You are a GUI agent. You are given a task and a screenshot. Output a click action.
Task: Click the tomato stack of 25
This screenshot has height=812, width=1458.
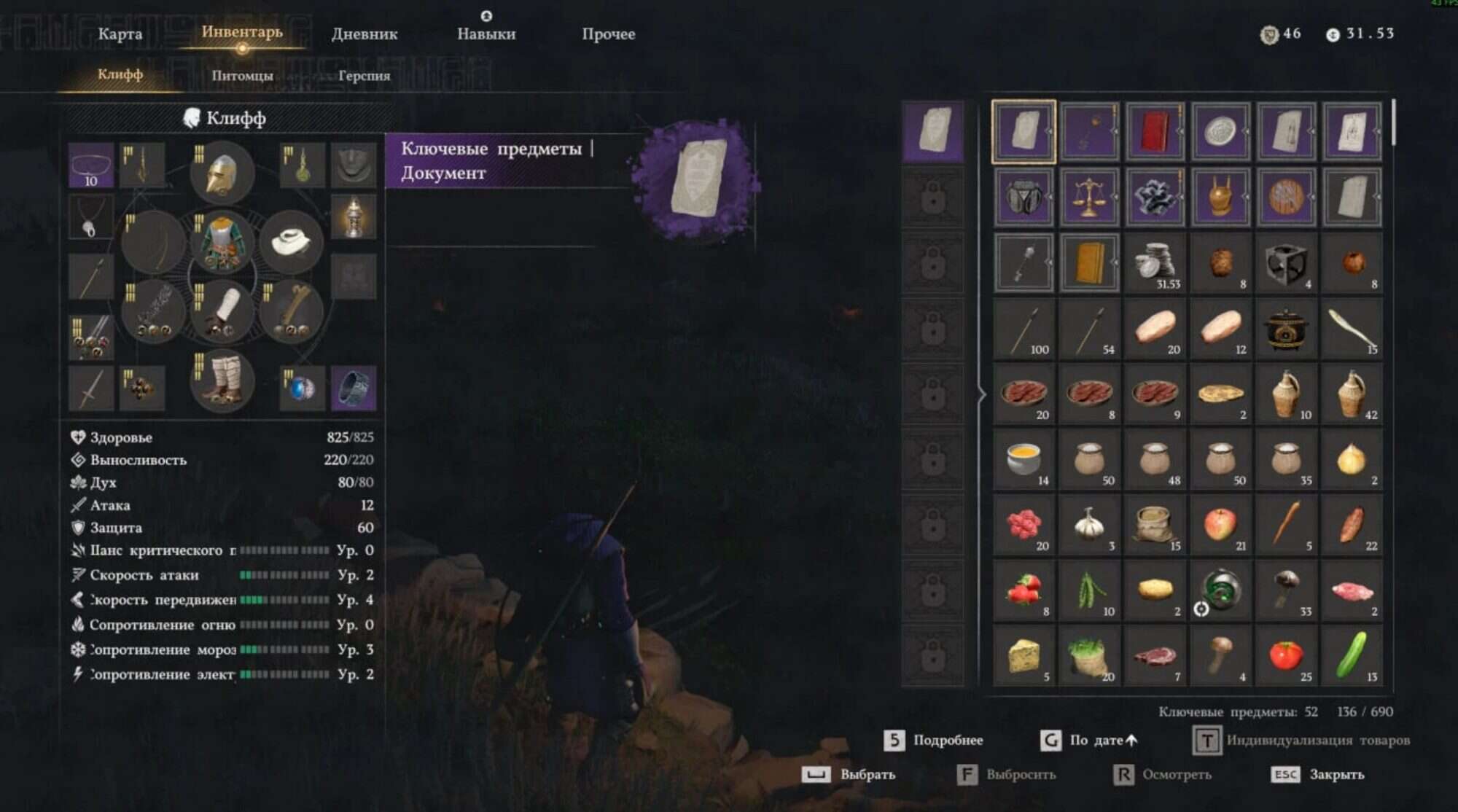(1287, 656)
